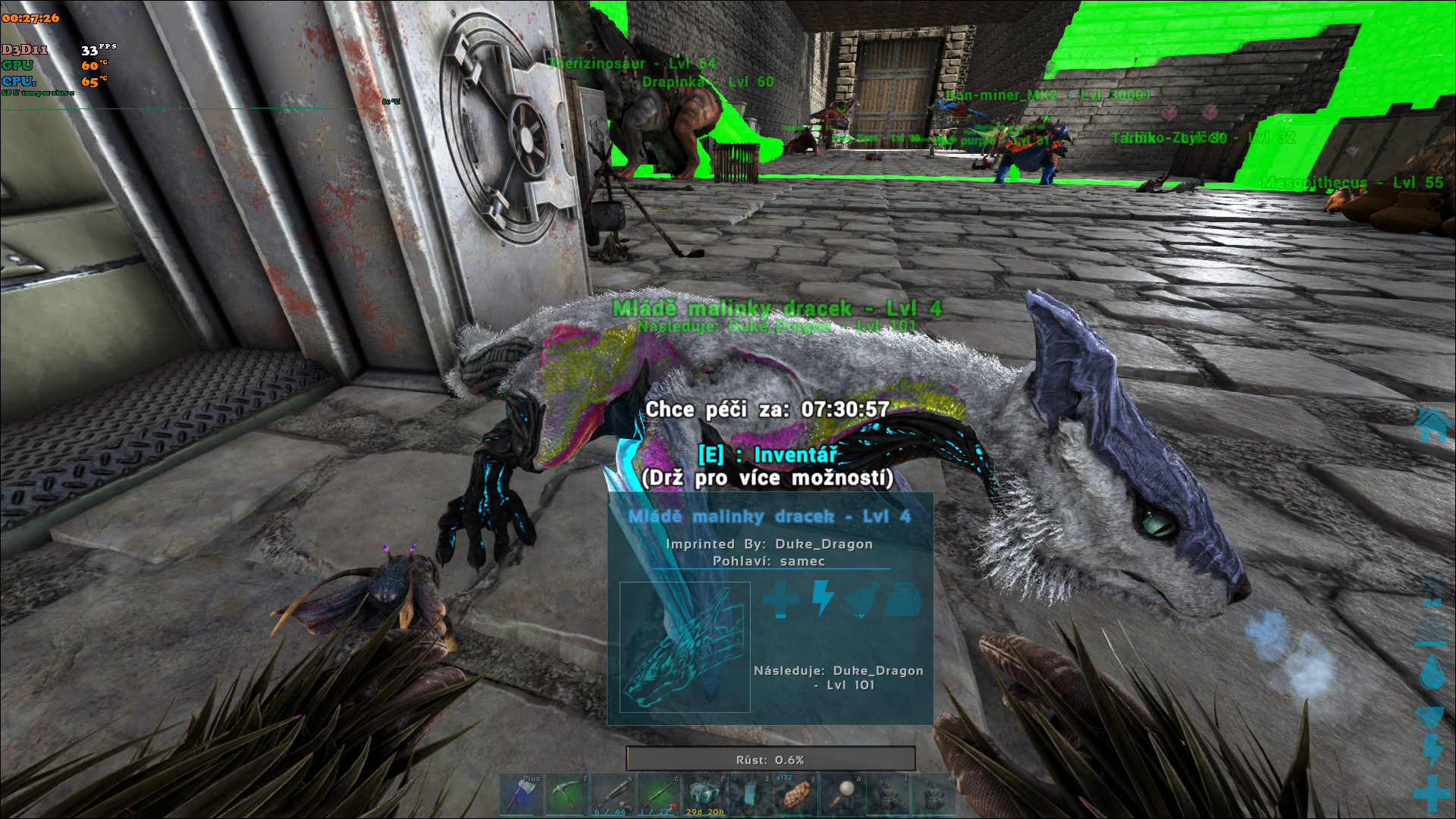Screen dimensions: 1456x819
Task: Select the gun slot showing 1 / 23
Action: click(658, 795)
